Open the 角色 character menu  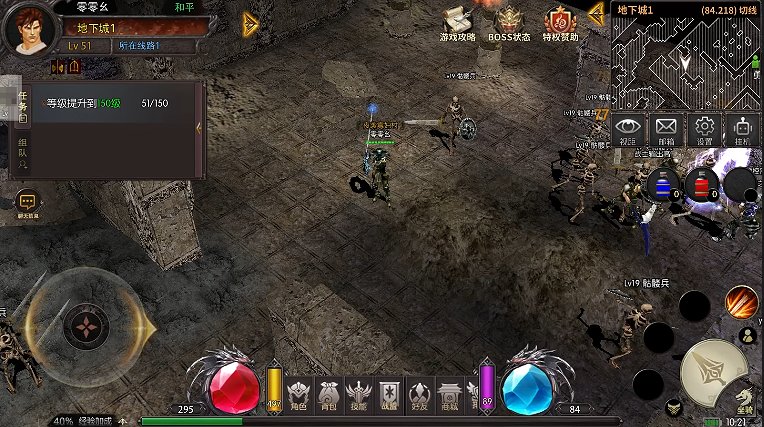point(298,394)
